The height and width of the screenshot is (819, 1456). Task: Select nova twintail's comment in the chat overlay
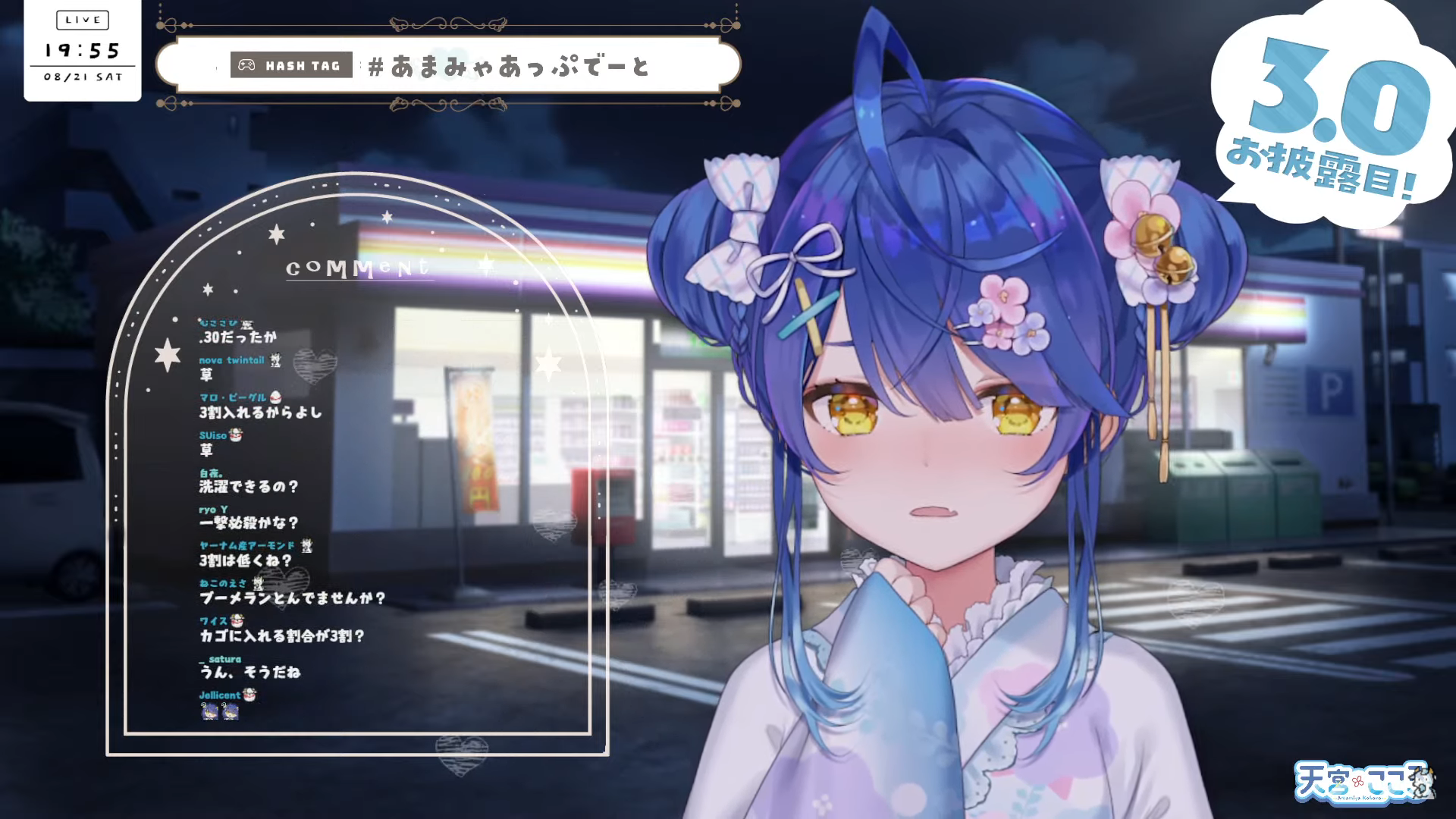(207, 375)
